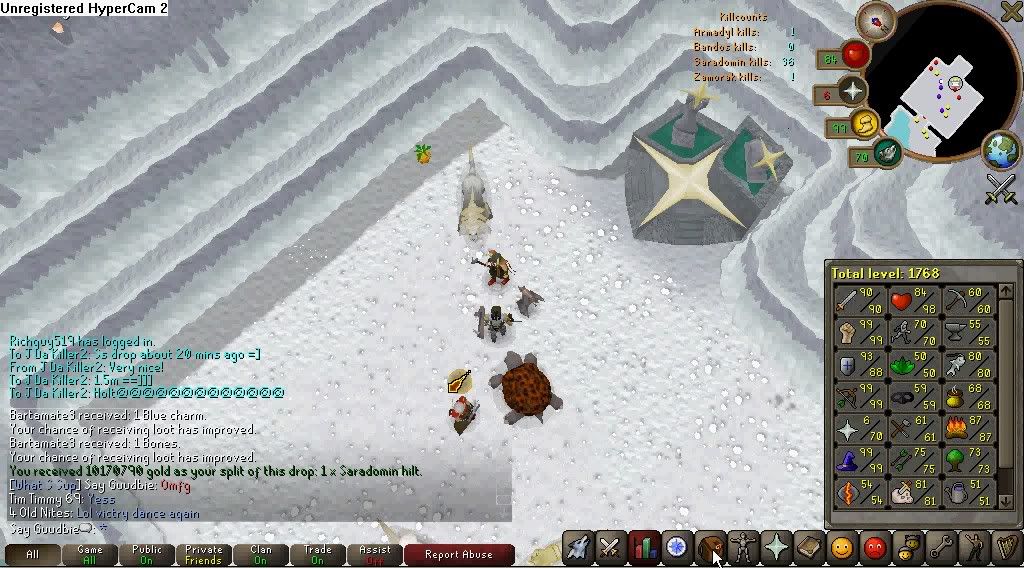
Task: Toggle the Trade chat filter
Action: (x=318, y=555)
